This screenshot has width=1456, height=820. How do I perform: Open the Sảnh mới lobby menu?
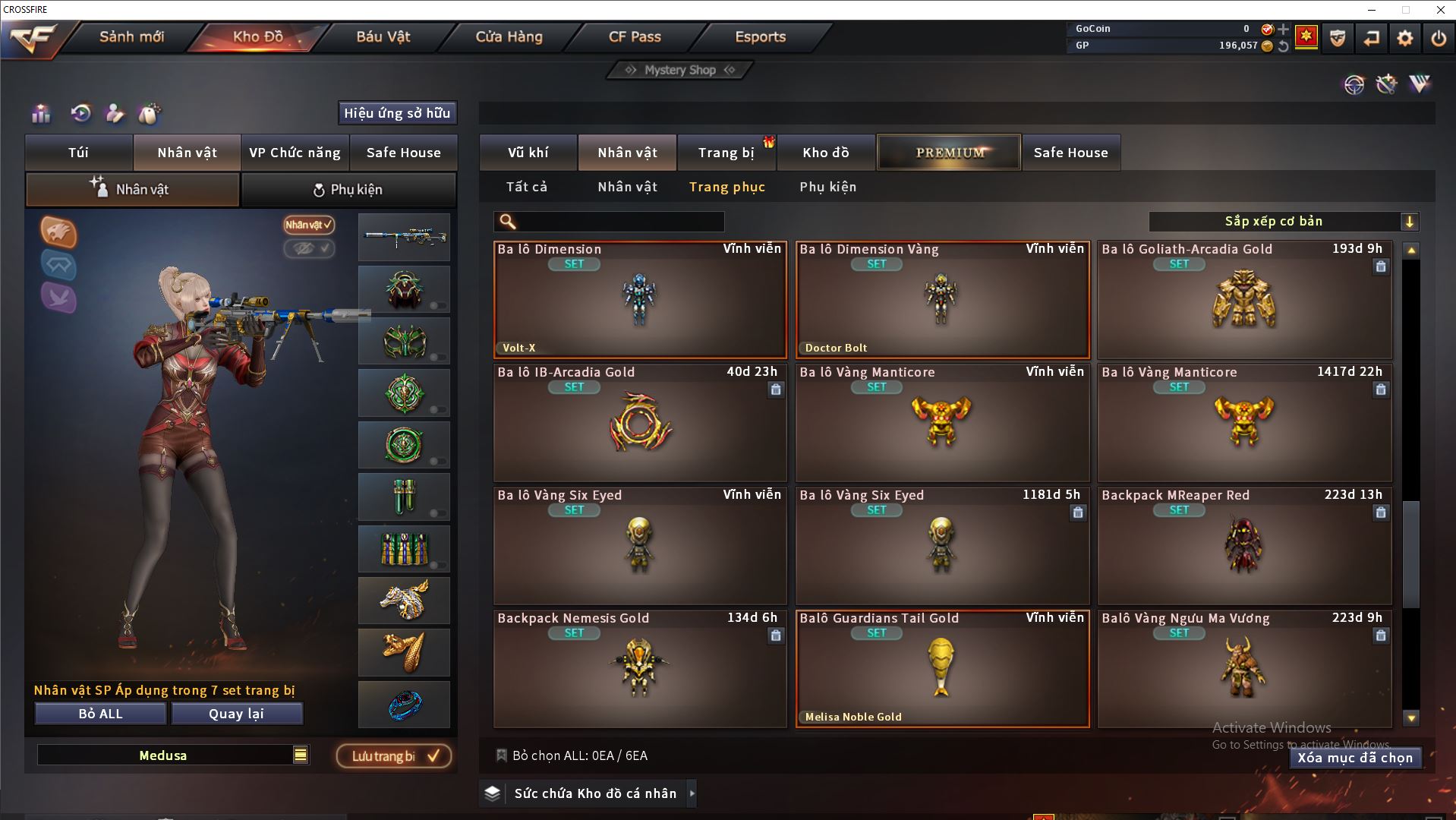click(131, 36)
